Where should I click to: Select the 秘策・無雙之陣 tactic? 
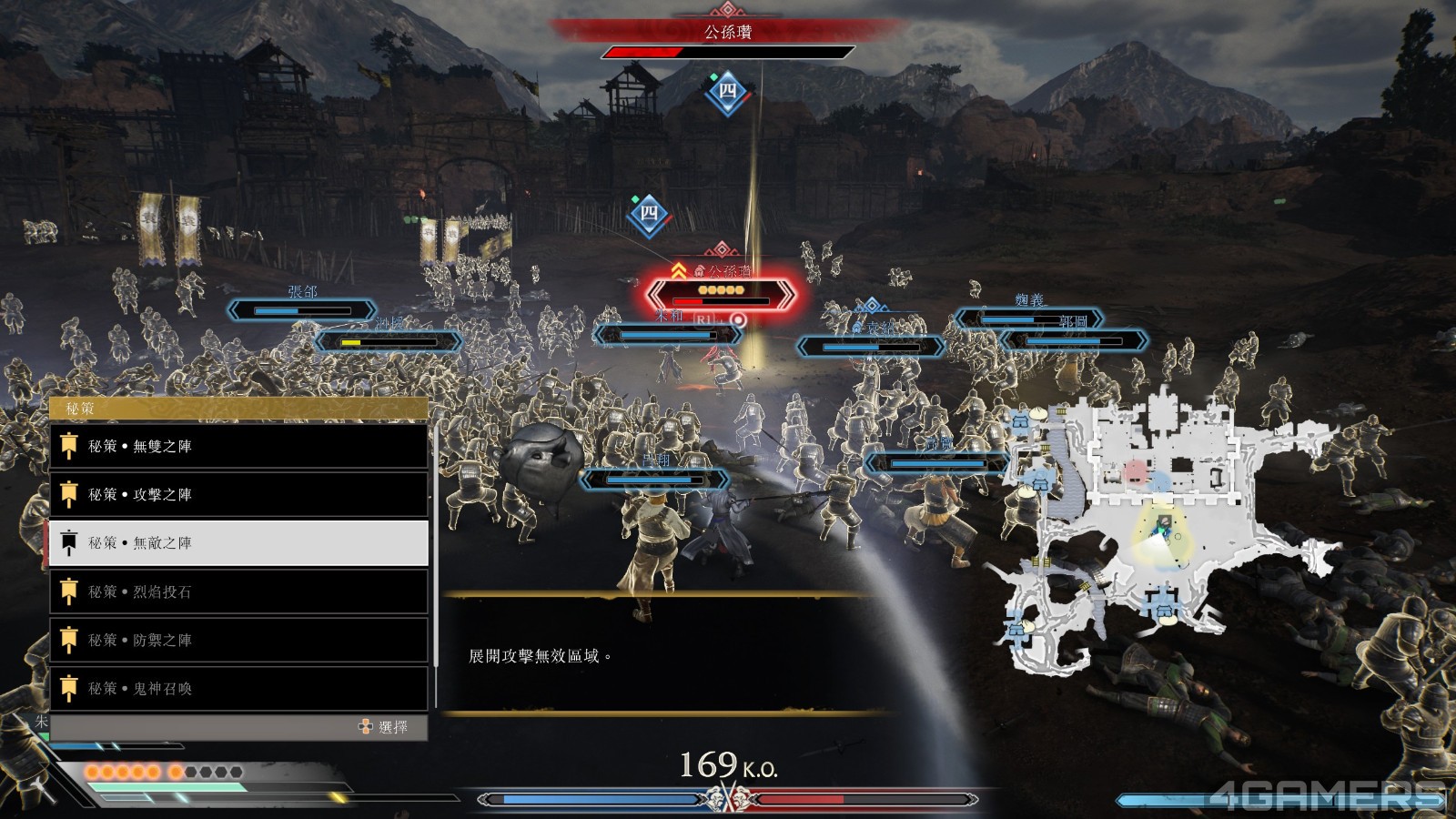click(238, 446)
